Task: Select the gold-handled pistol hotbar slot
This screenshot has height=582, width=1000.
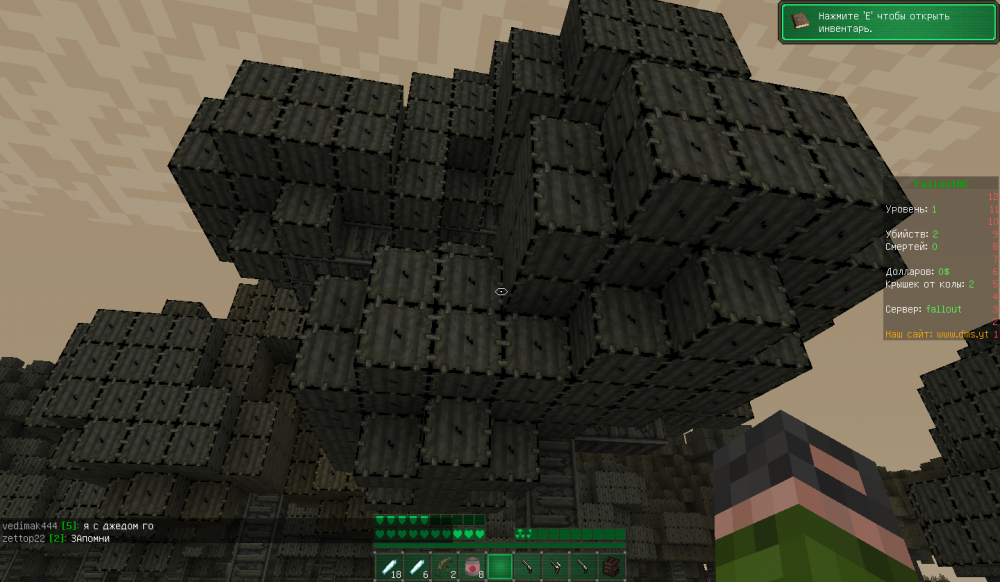Action: coord(555,567)
